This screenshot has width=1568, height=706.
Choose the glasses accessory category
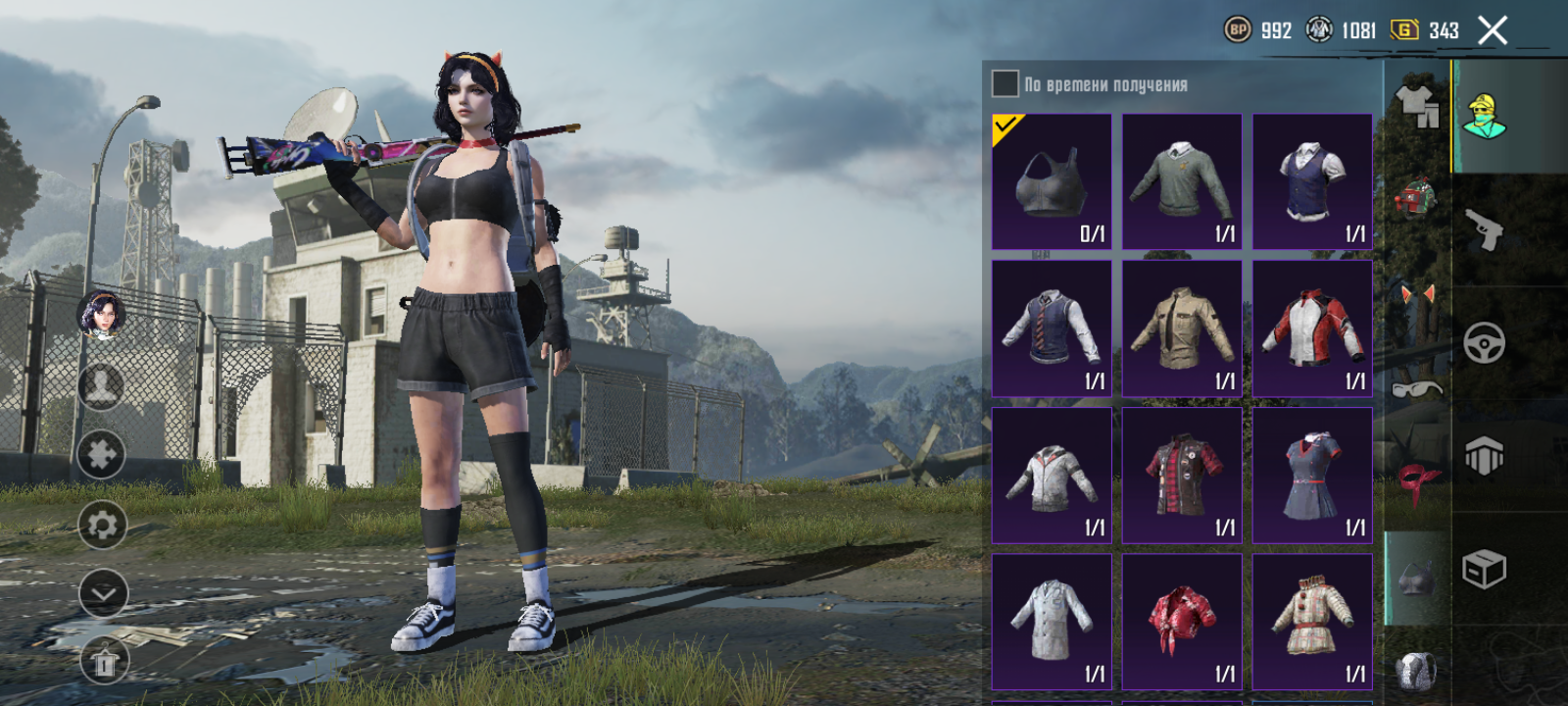coord(1417,388)
